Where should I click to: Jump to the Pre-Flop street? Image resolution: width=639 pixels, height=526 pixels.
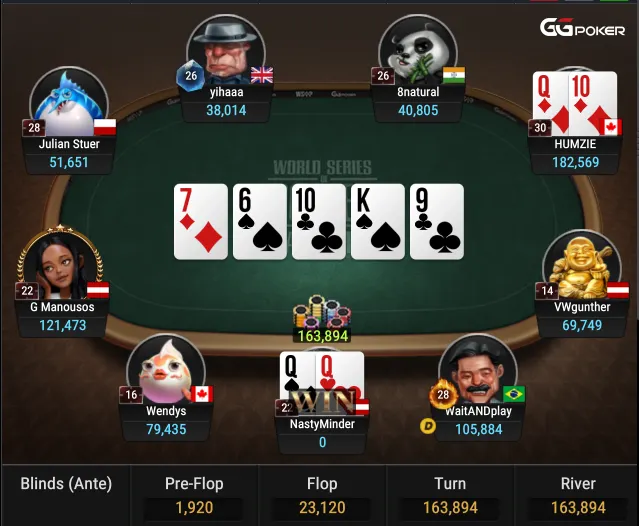coord(194,495)
